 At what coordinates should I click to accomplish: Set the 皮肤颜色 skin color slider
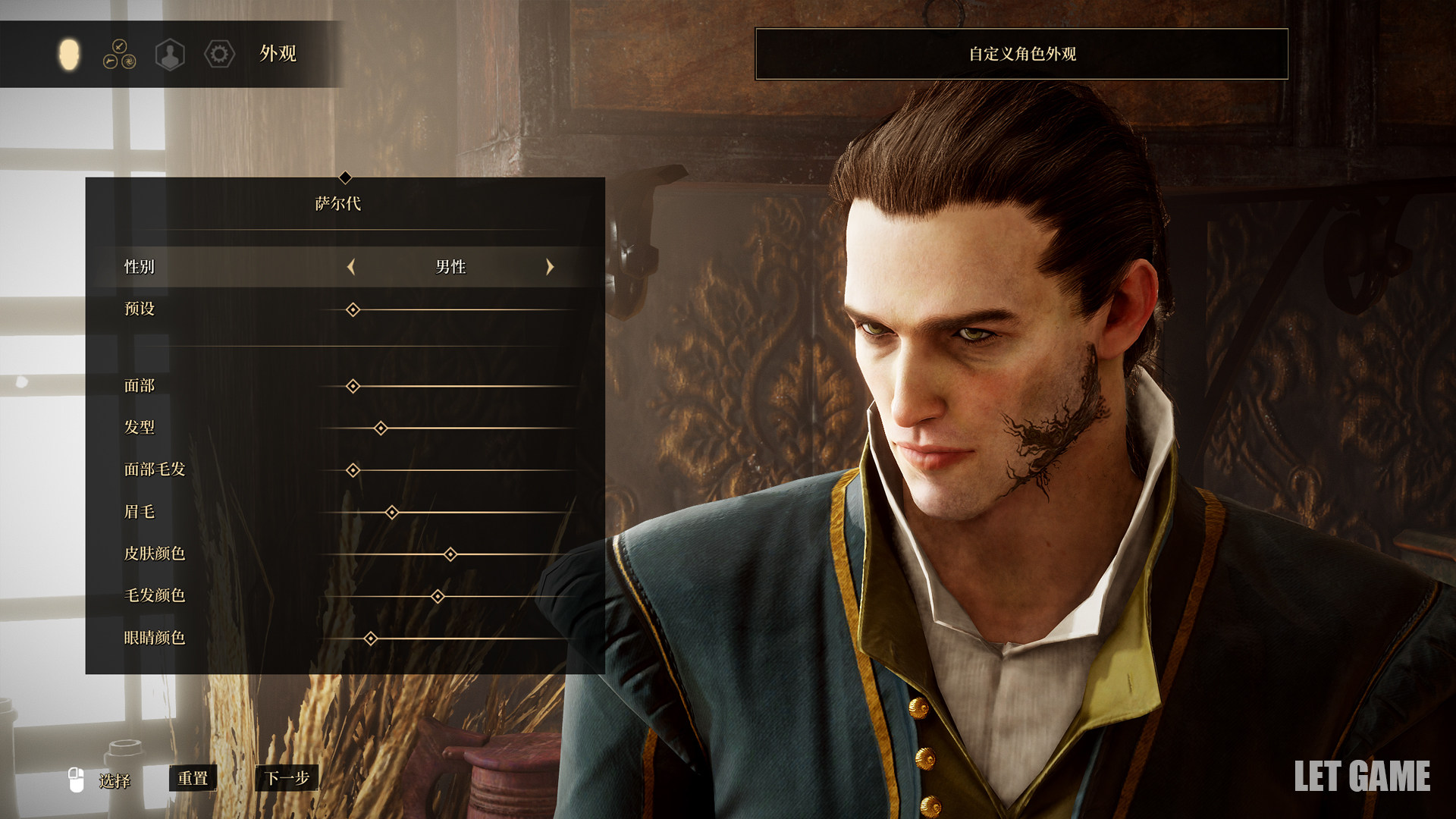click(450, 555)
